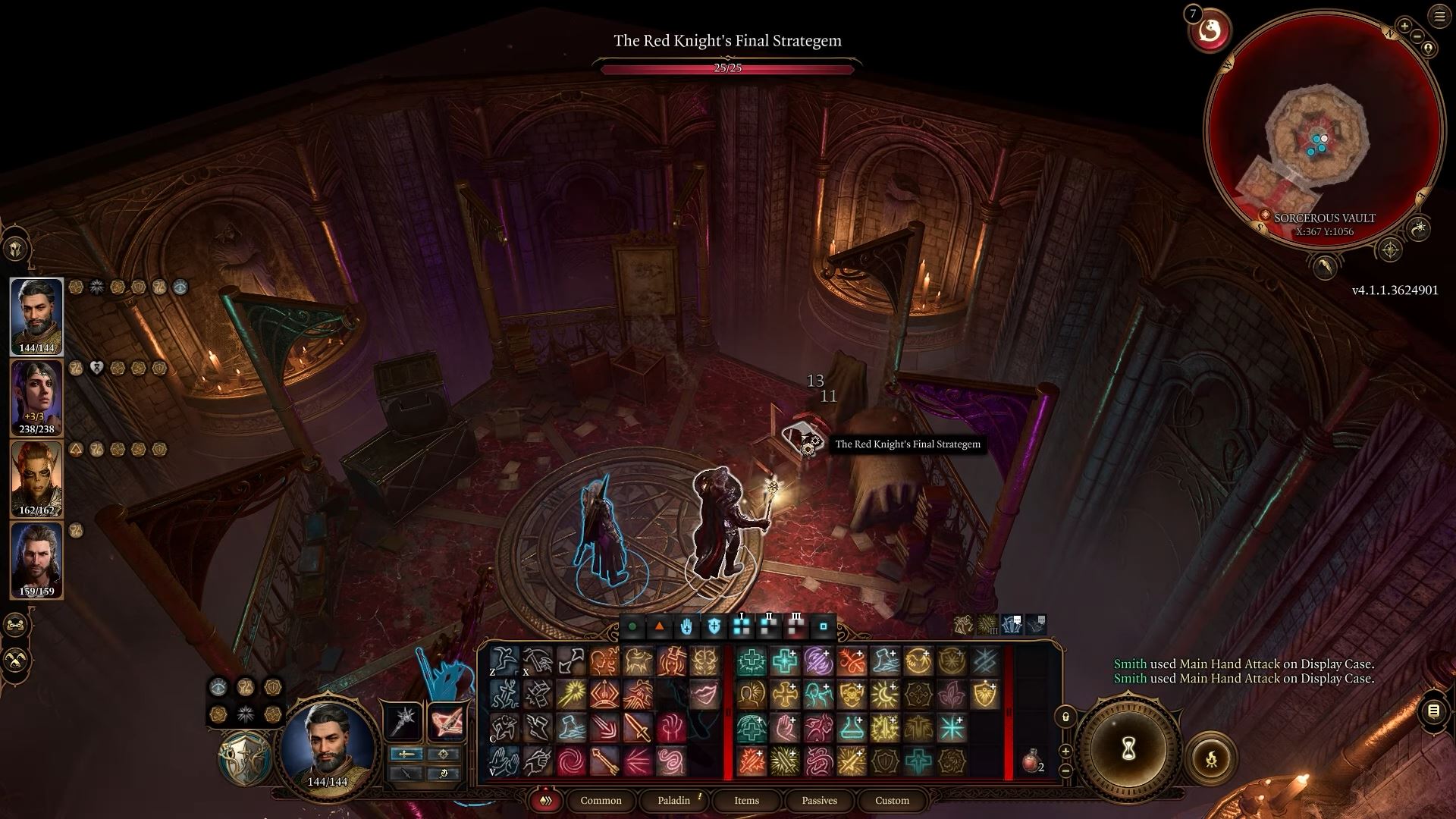Zoom out on the minimap

pos(1417,36)
